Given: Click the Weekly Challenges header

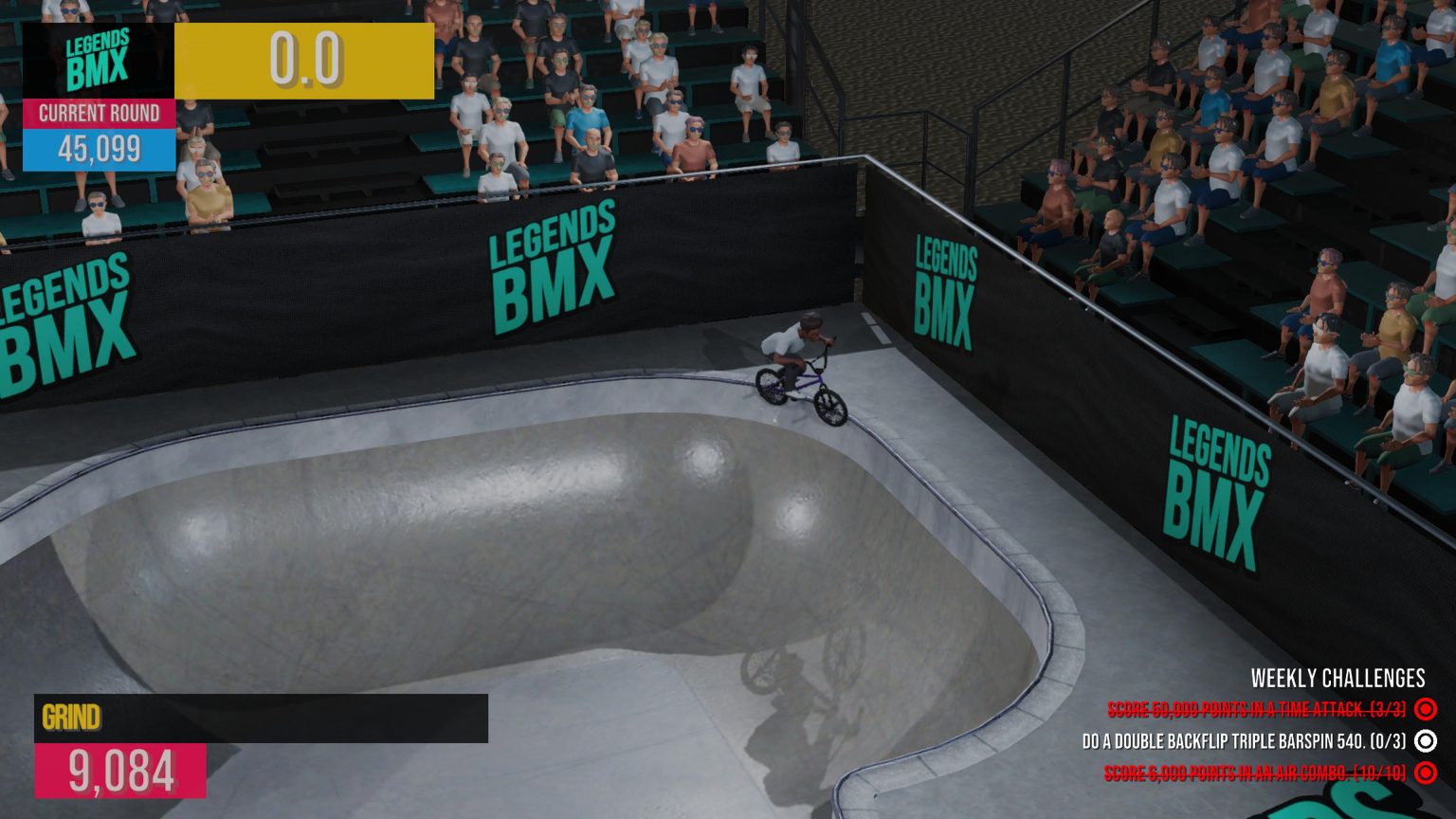Looking at the screenshot, I should pyautogui.click(x=1338, y=678).
